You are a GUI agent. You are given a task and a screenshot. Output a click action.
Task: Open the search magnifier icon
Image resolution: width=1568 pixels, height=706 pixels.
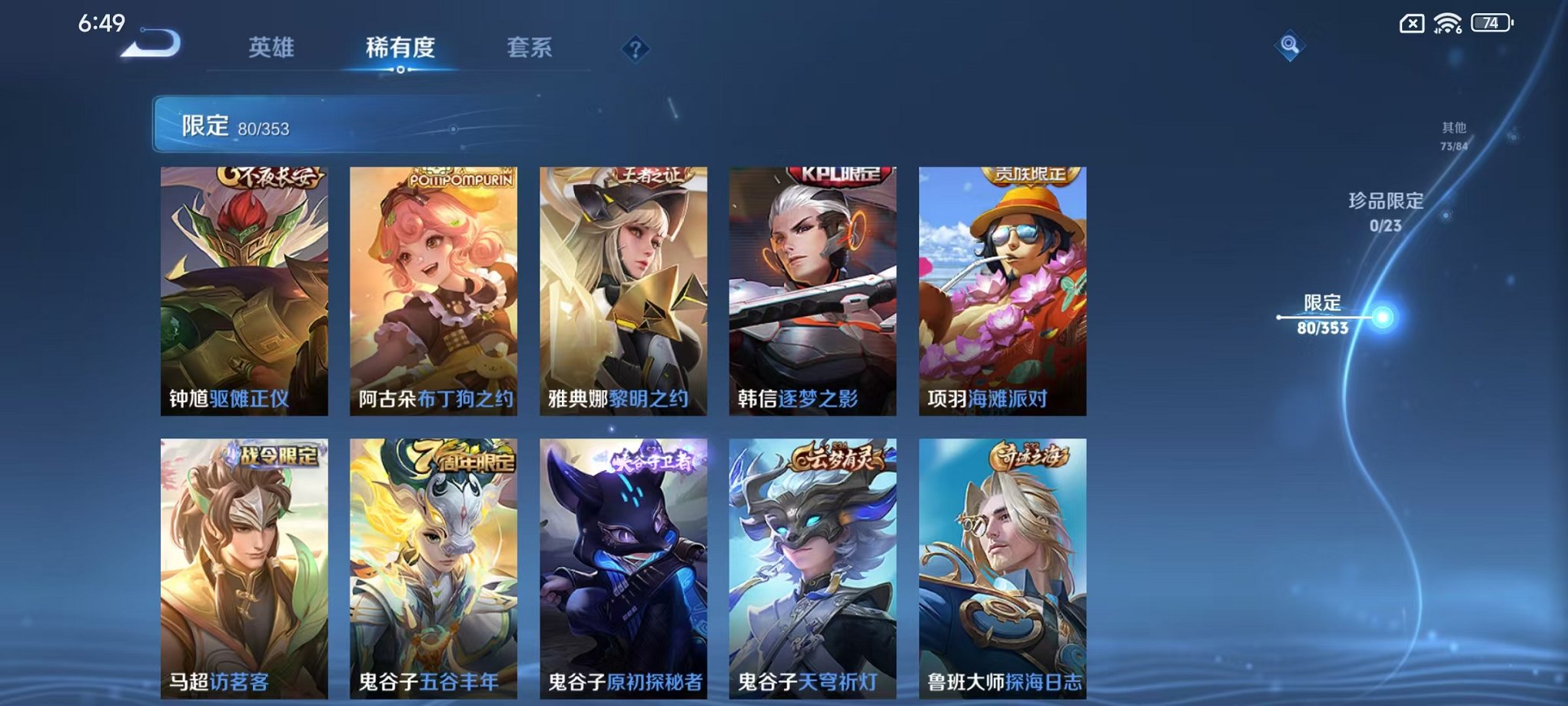[x=1291, y=45]
